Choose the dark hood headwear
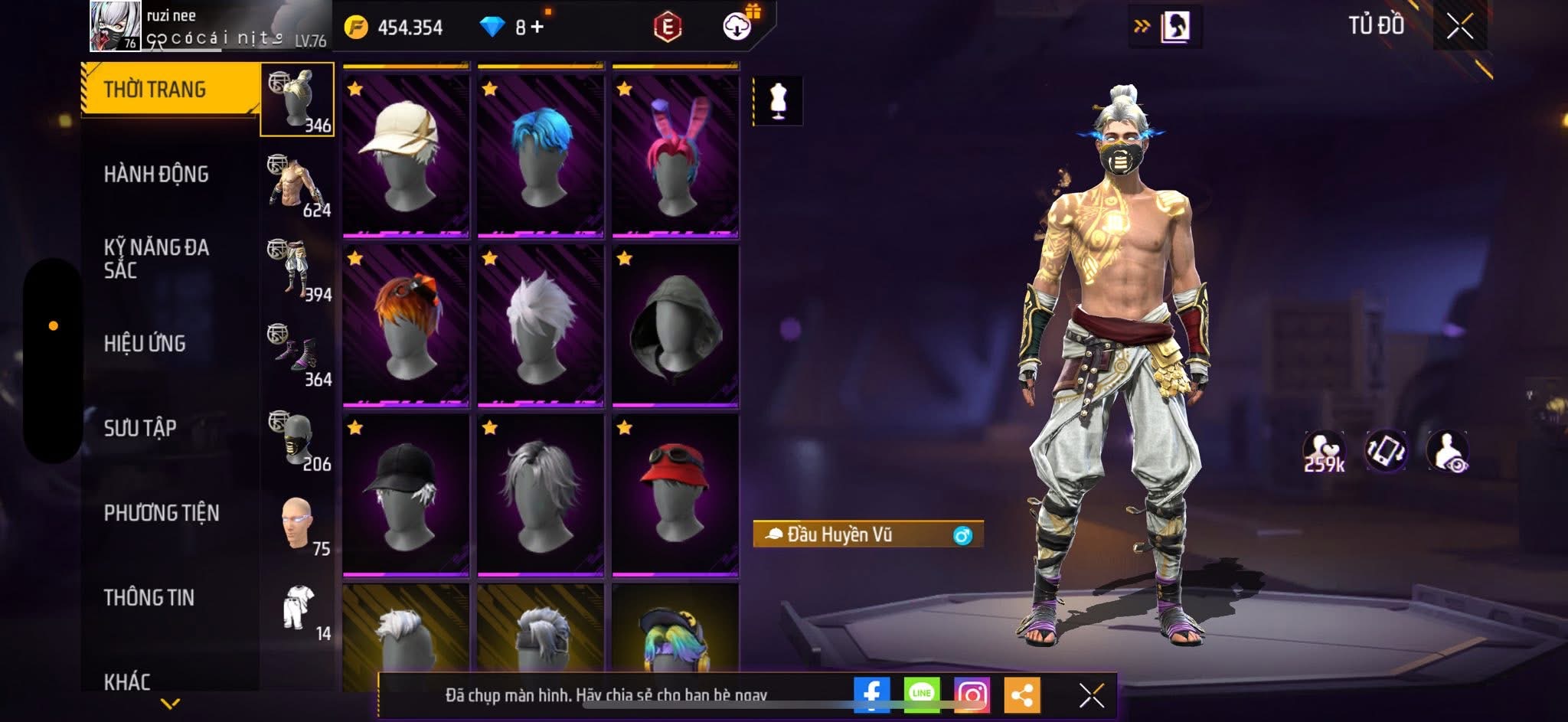Image resolution: width=1568 pixels, height=722 pixels. point(675,323)
